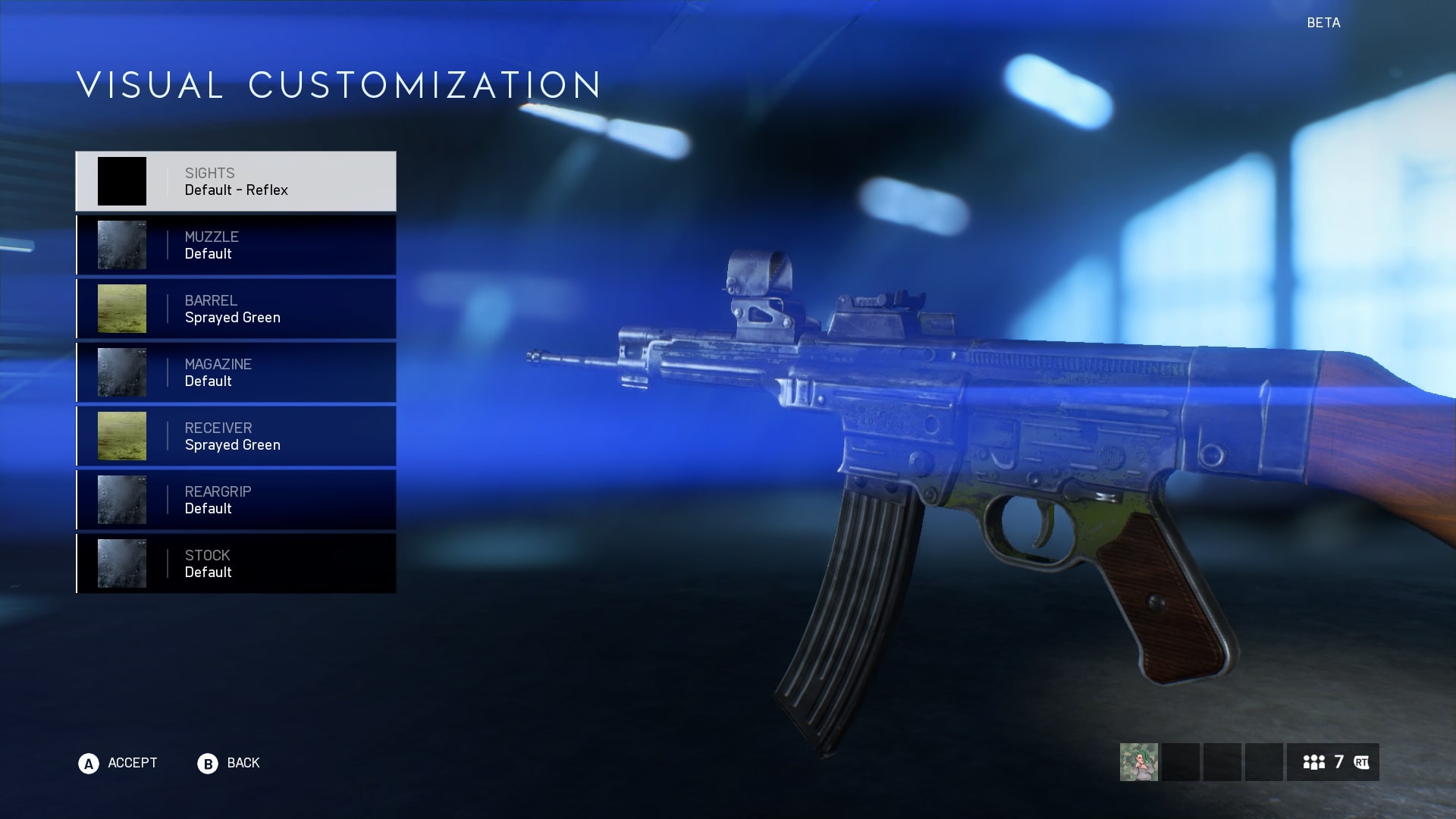Go back to the previous menu
The image size is (1456, 819).
click(229, 763)
